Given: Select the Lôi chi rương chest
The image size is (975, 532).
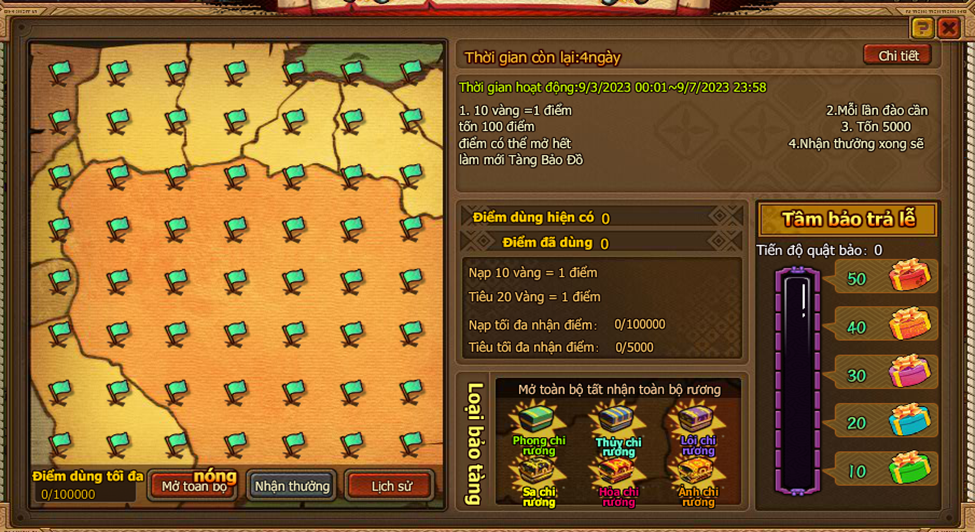Looking at the screenshot, I should (x=696, y=423).
